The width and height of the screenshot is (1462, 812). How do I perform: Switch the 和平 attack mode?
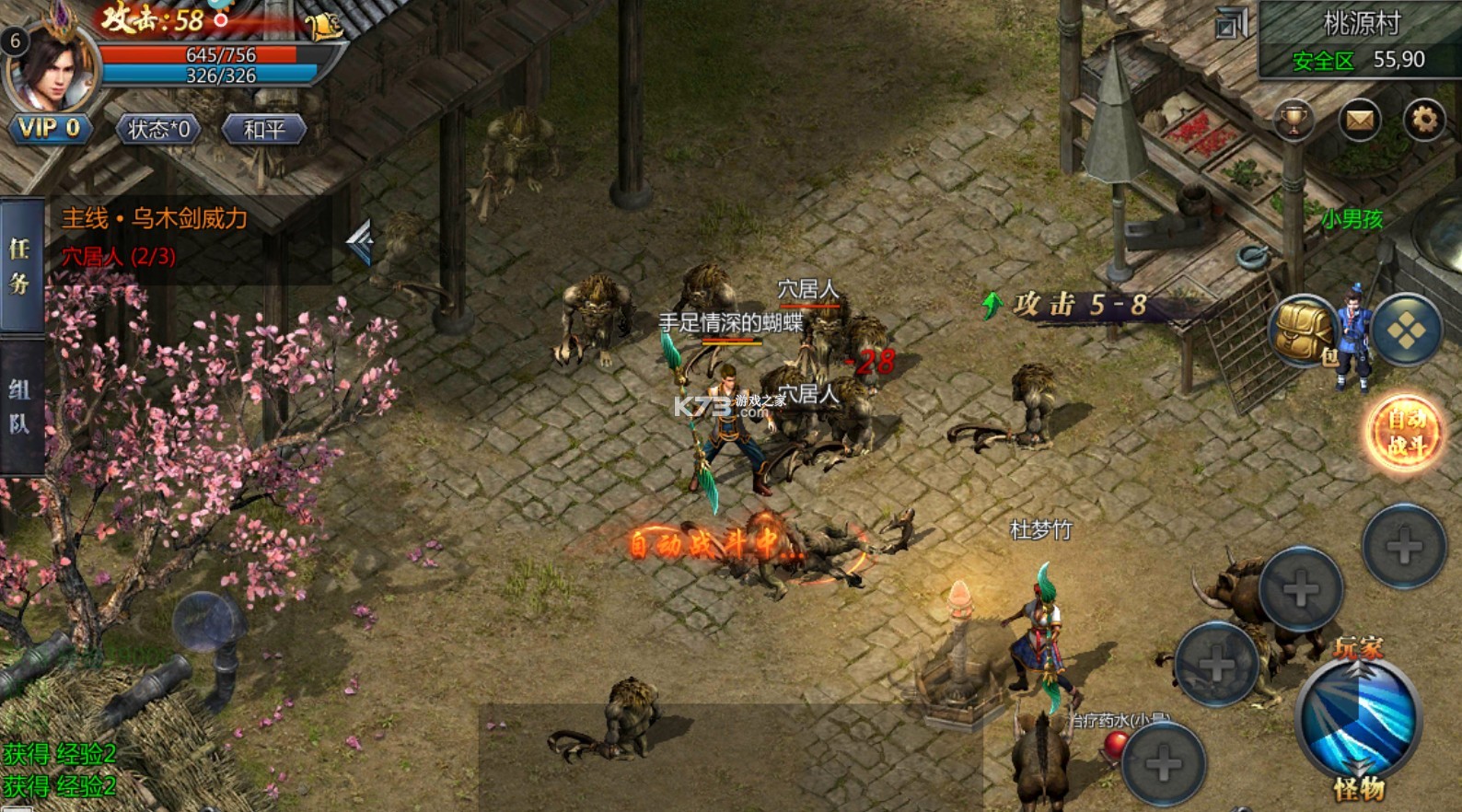coord(264,130)
